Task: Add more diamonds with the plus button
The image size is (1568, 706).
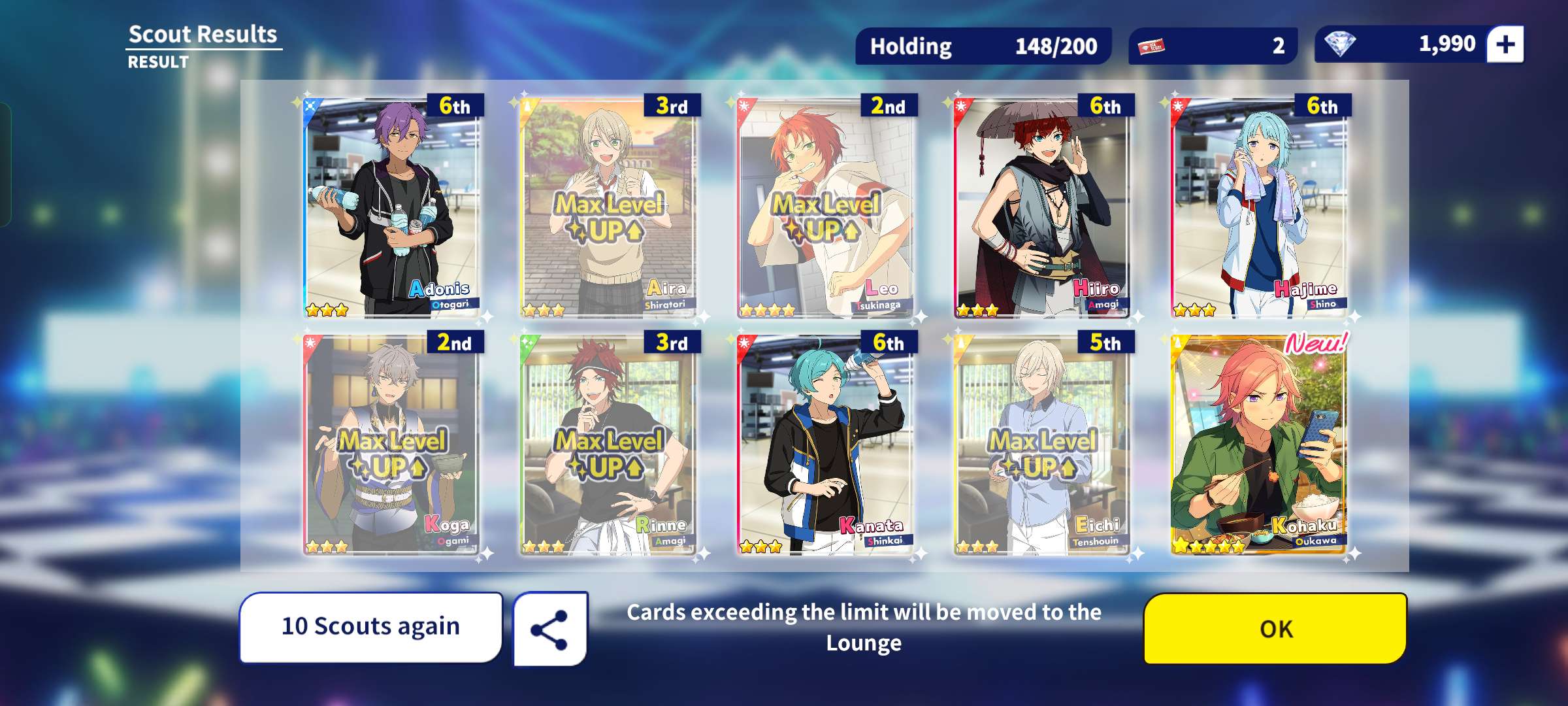Action: click(x=1505, y=44)
